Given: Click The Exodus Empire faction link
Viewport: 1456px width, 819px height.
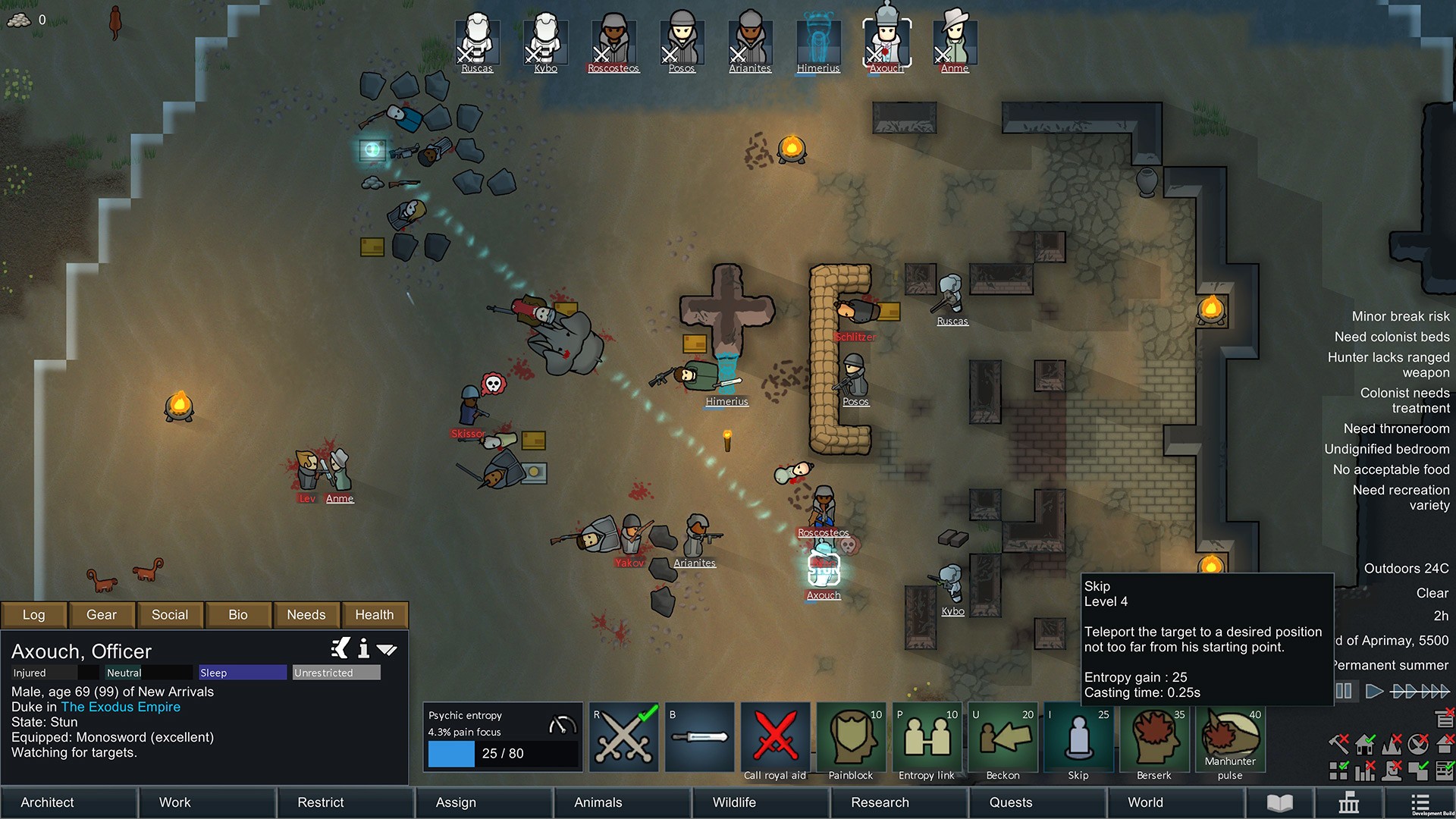Looking at the screenshot, I should click(121, 707).
